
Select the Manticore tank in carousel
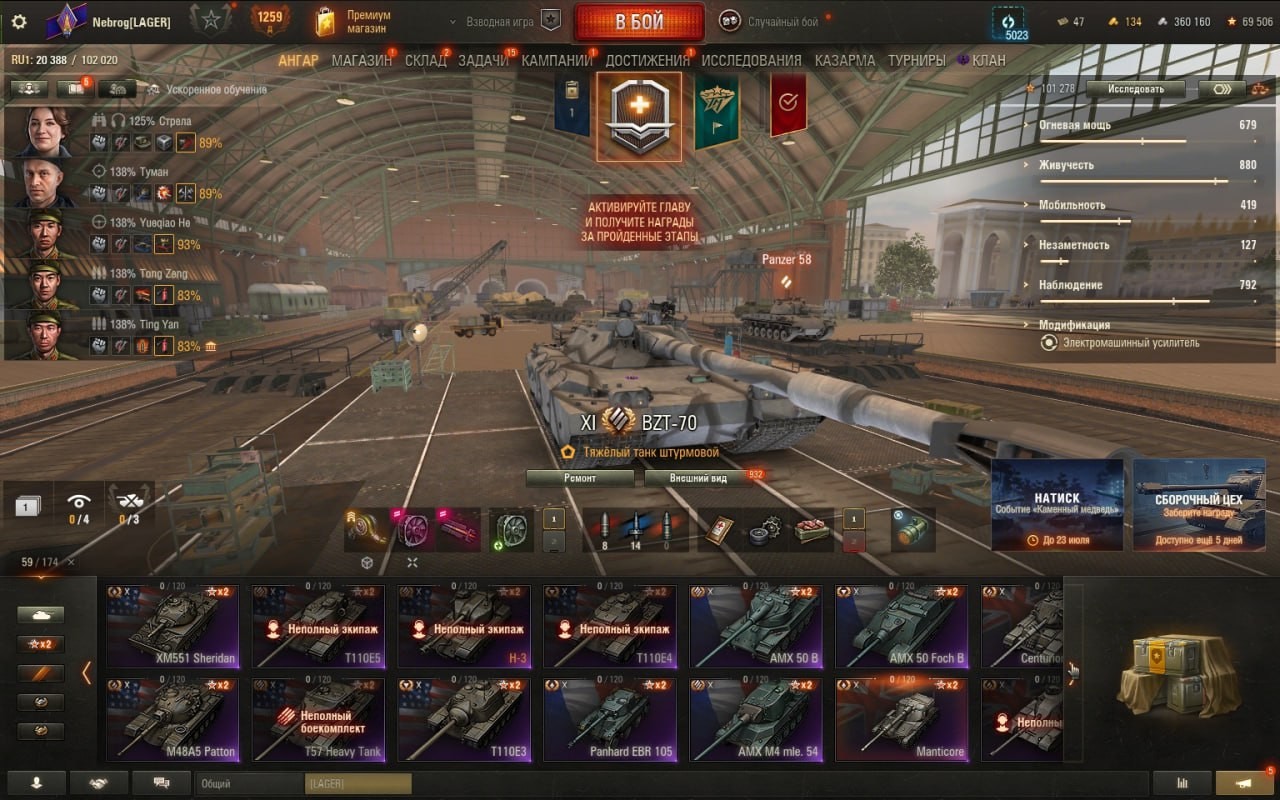pos(902,720)
